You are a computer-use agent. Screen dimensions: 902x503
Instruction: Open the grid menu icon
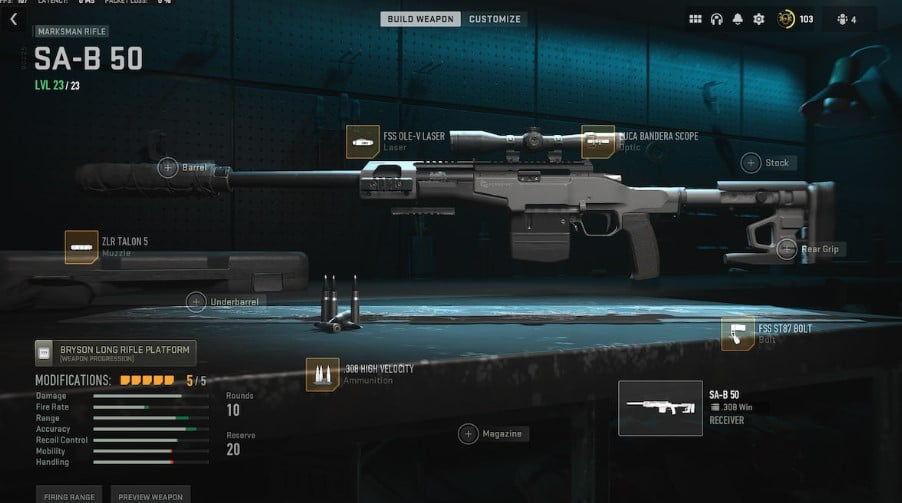coord(696,19)
